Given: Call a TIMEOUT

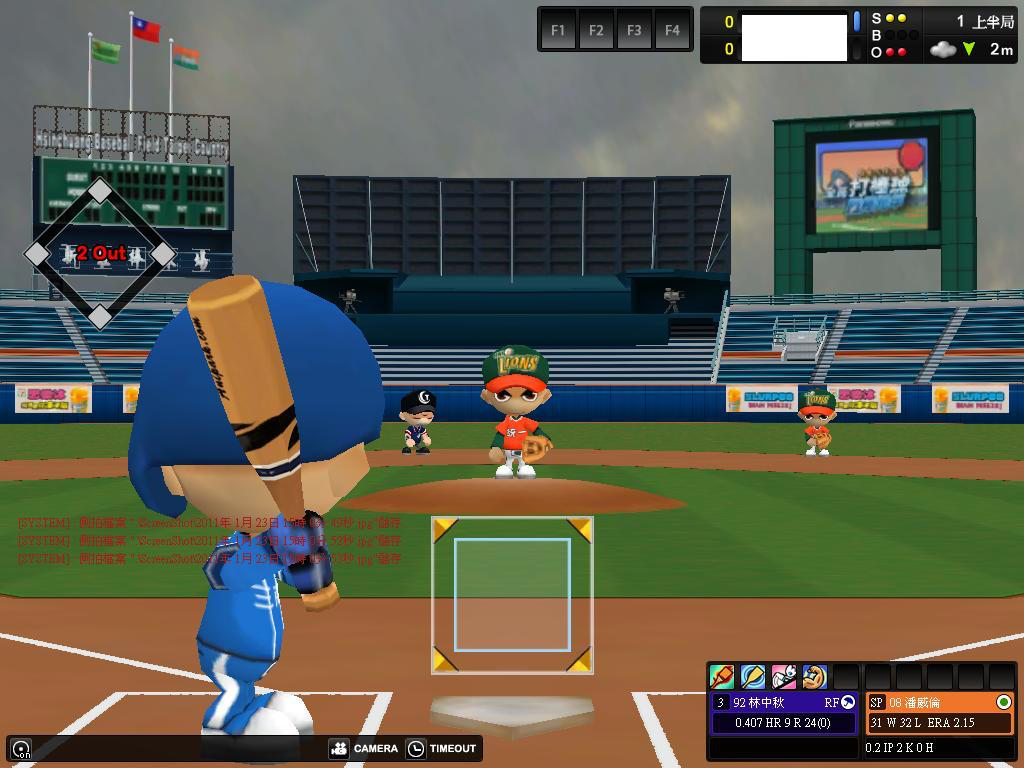Looking at the screenshot, I should pyautogui.click(x=442, y=748).
